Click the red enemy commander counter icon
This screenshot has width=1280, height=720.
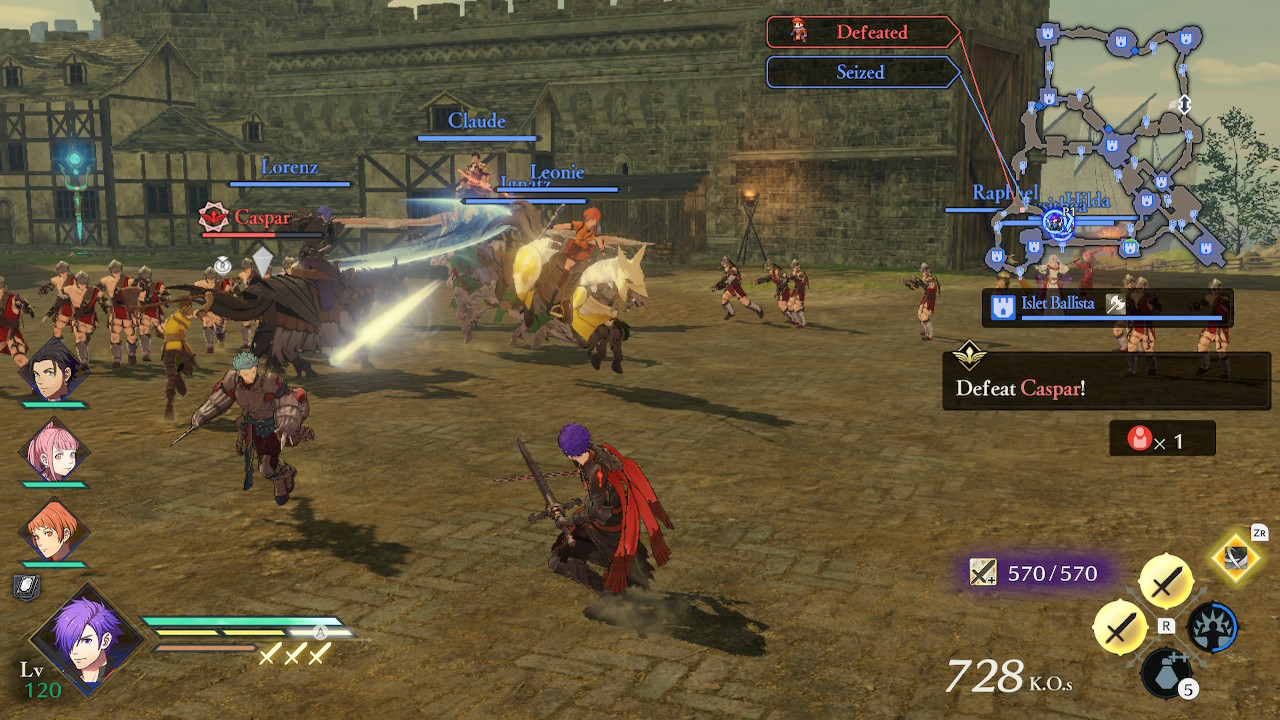tap(1139, 439)
